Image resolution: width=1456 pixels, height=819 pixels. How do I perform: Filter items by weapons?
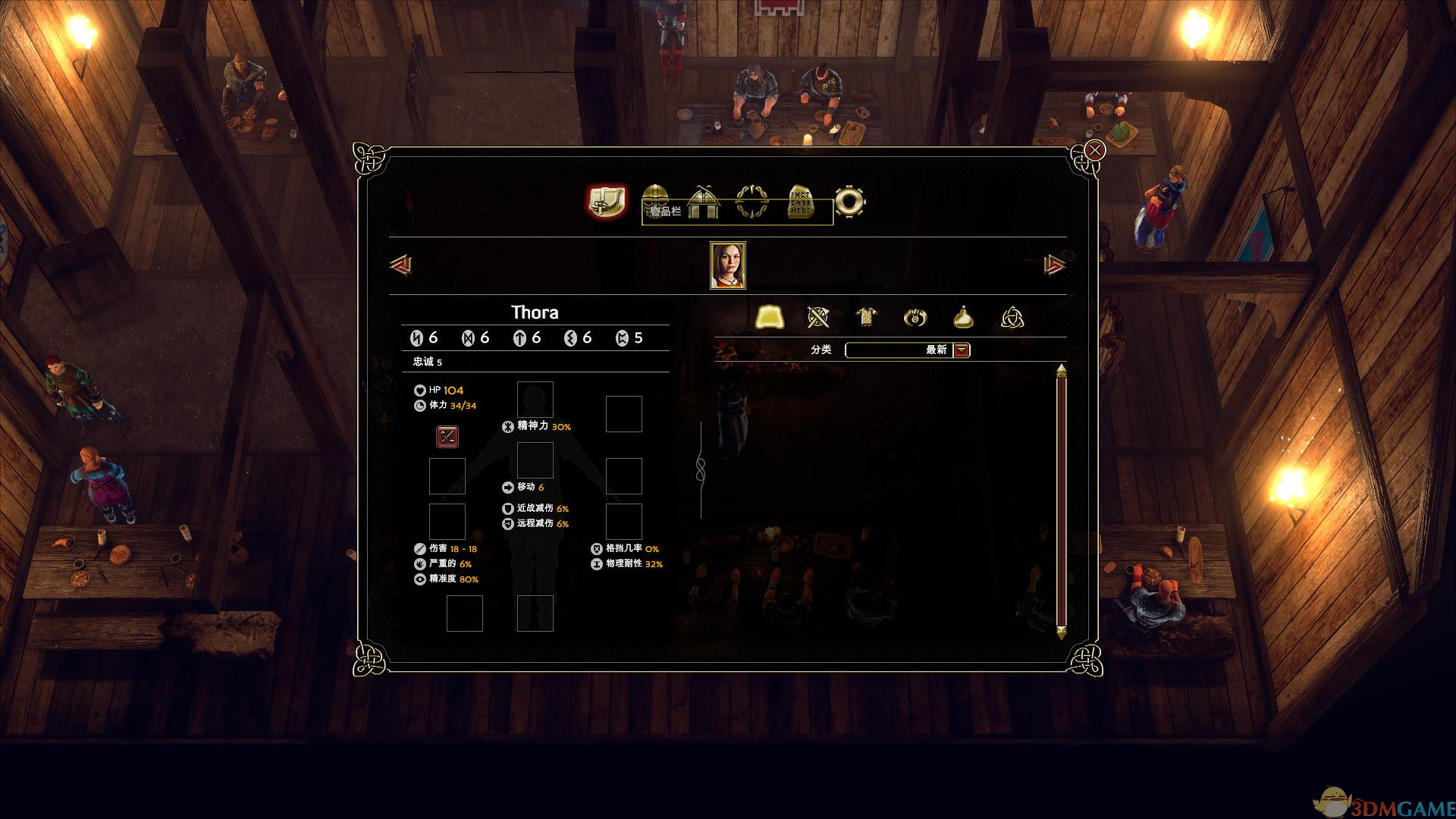tap(818, 317)
